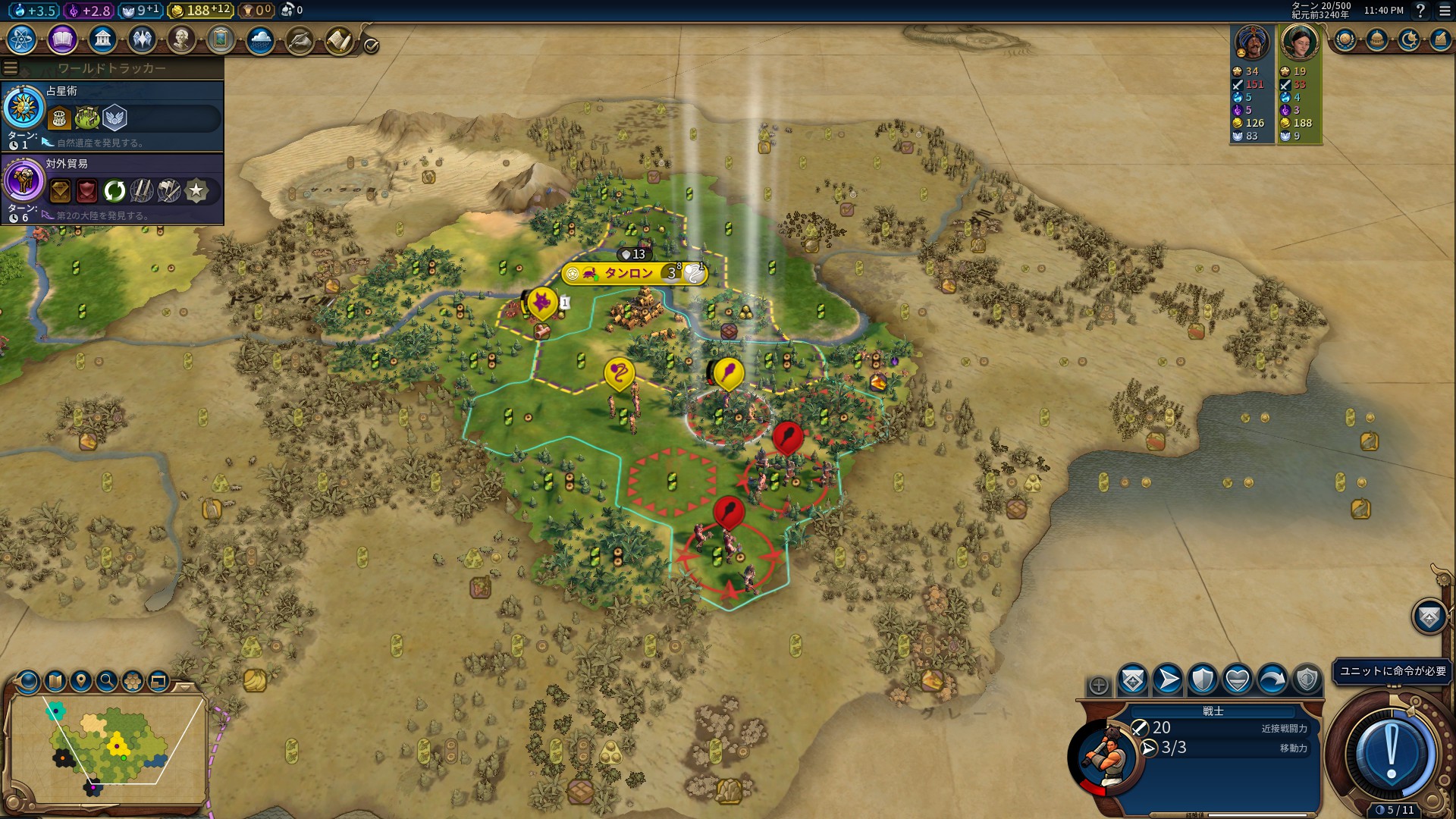Open the minimap magnifier search tool
Image resolution: width=1456 pixels, height=819 pixels.
[107, 681]
